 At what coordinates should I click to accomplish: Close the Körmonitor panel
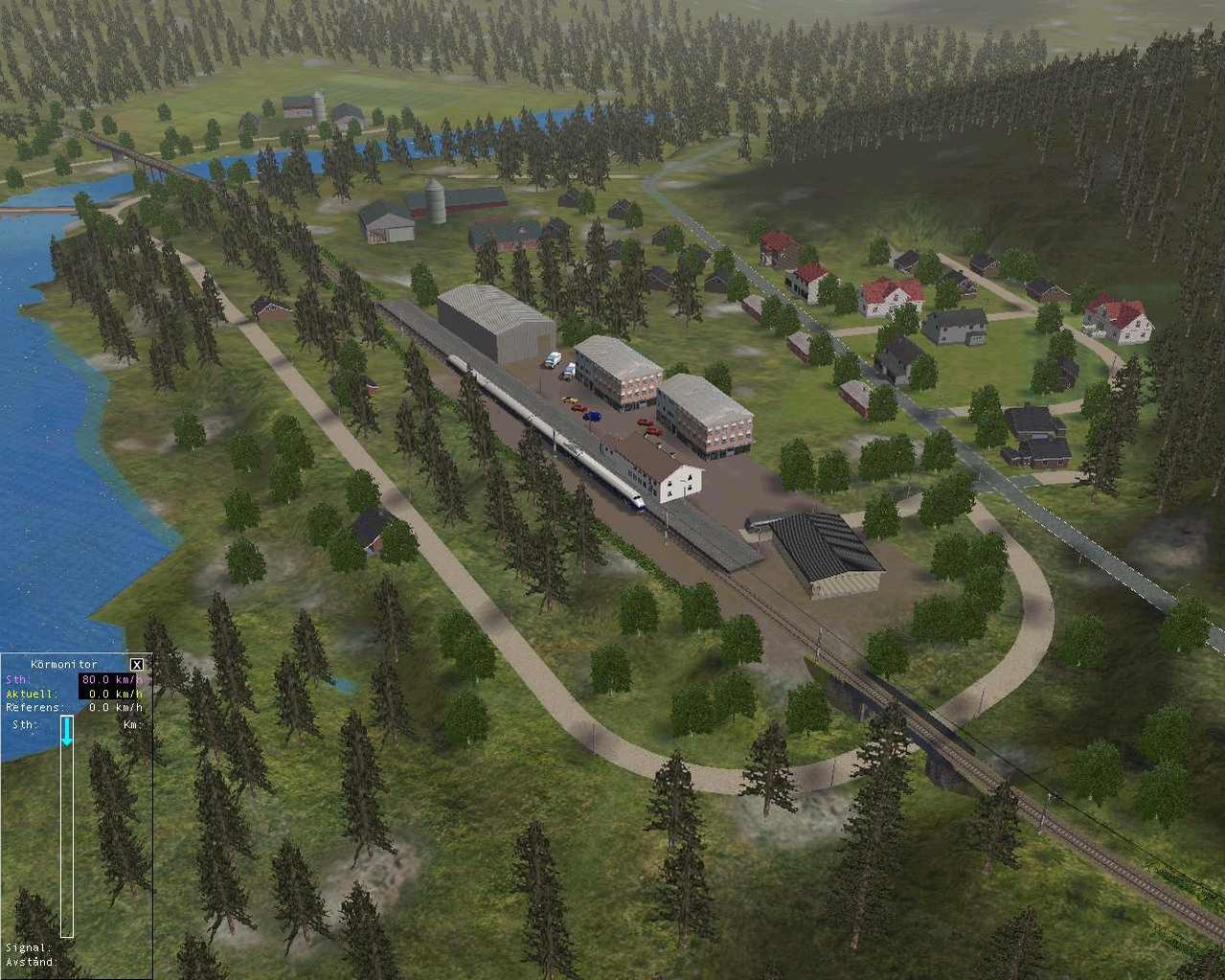coord(137,664)
